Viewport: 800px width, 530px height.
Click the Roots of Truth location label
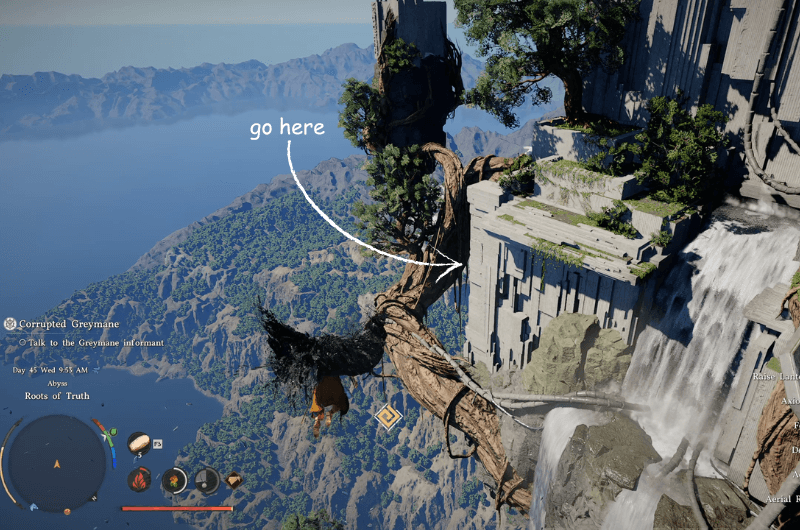[x=57, y=396]
